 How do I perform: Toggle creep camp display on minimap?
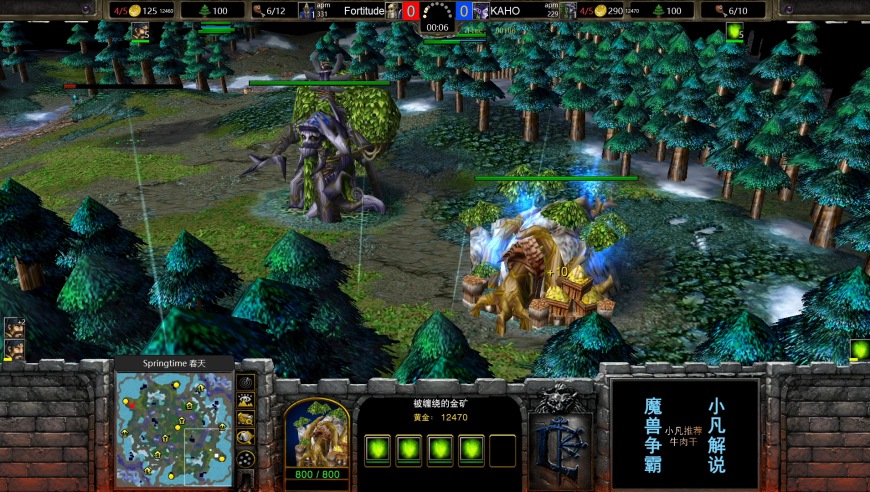tap(246, 437)
